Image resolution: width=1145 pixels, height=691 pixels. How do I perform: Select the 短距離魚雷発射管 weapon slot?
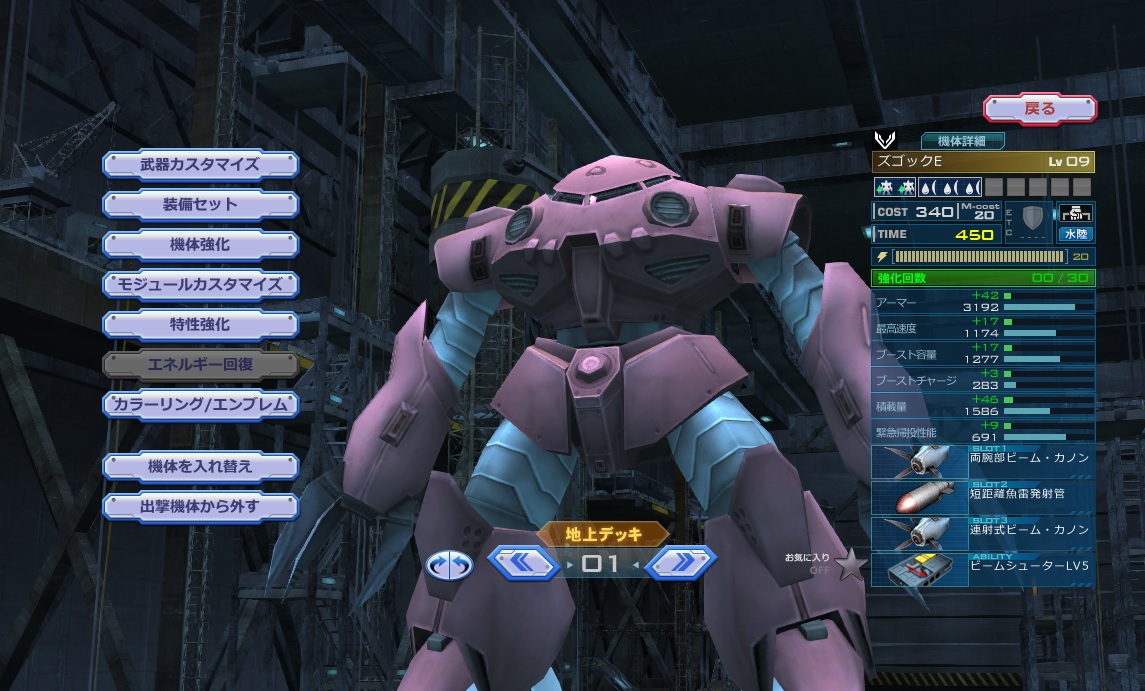pos(982,497)
